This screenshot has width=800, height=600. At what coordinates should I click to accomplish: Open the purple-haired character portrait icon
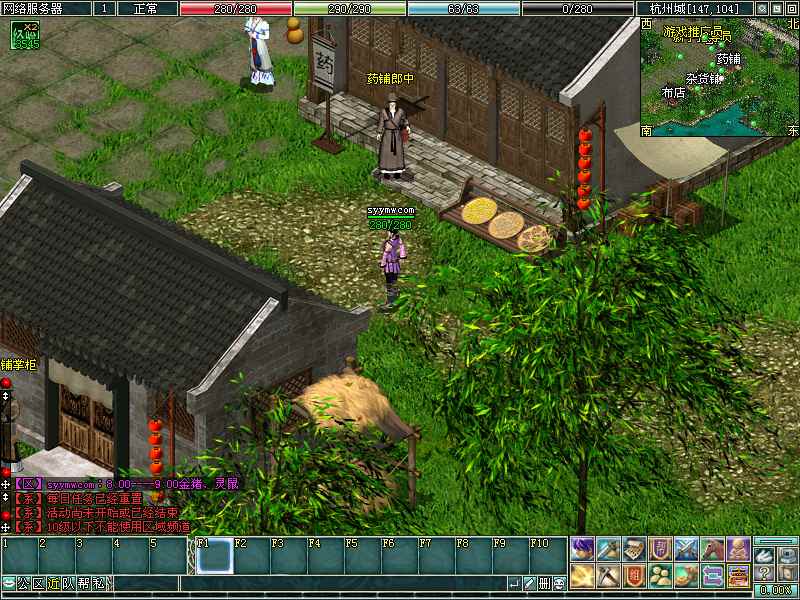tap(582, 549)
